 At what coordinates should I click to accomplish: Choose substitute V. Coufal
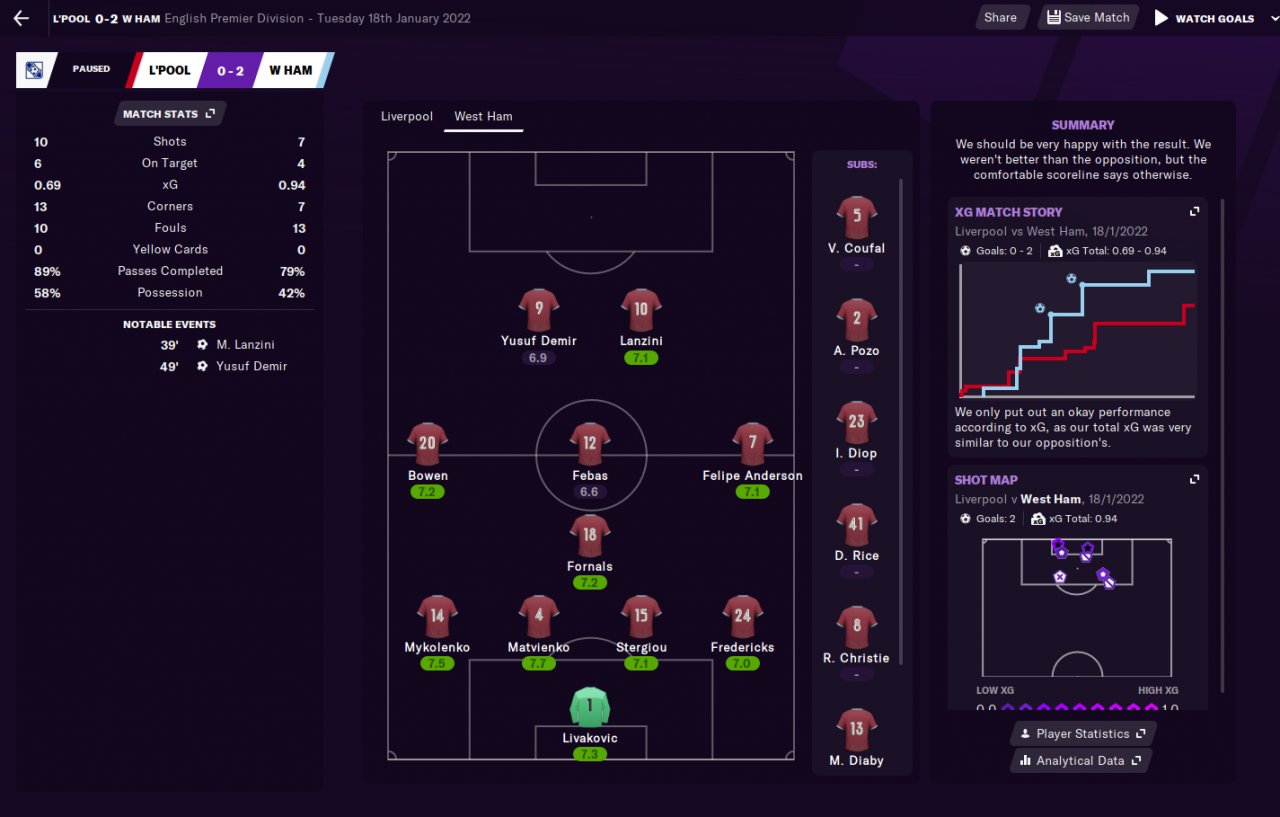coord(857,218)
